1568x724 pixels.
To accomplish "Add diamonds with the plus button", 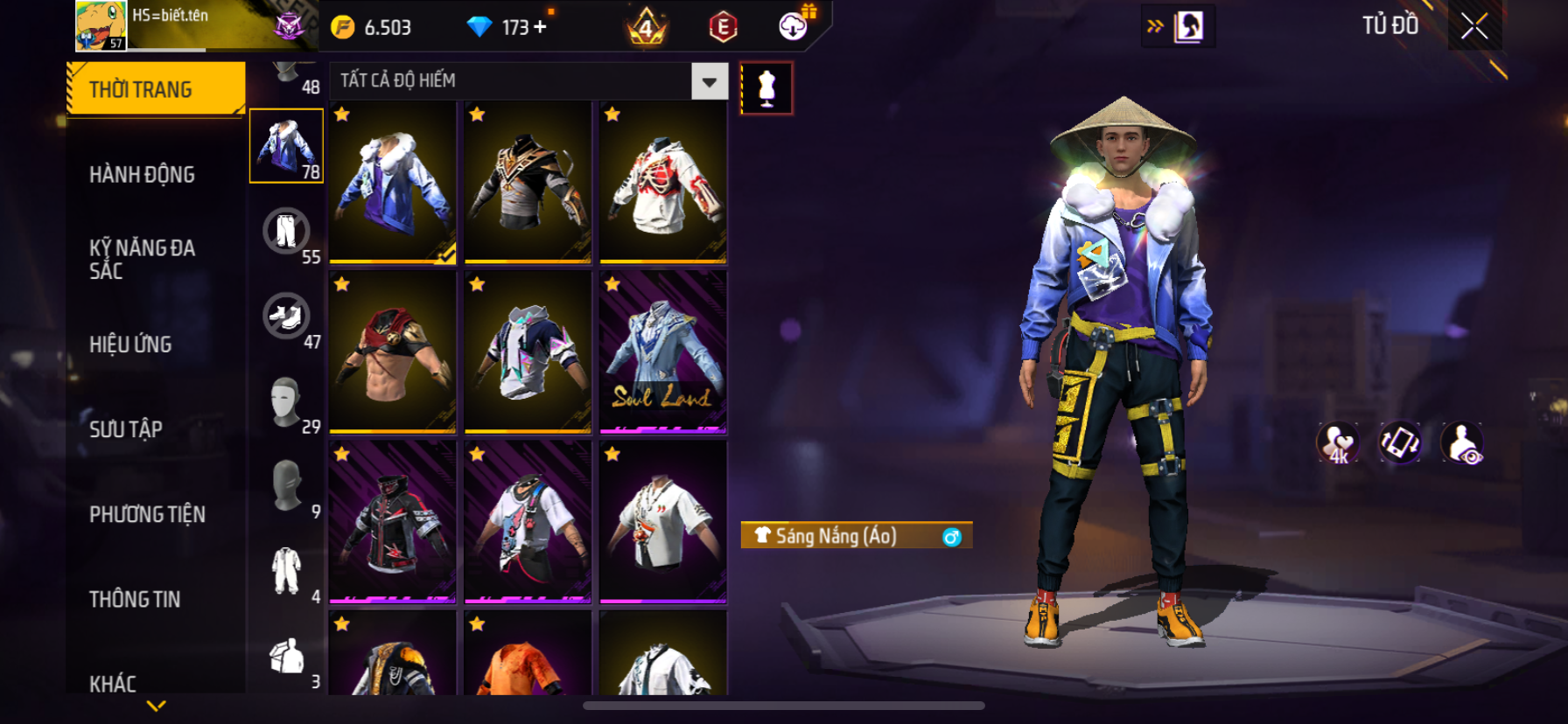I will pyautogui.click(x=540, y=27).
